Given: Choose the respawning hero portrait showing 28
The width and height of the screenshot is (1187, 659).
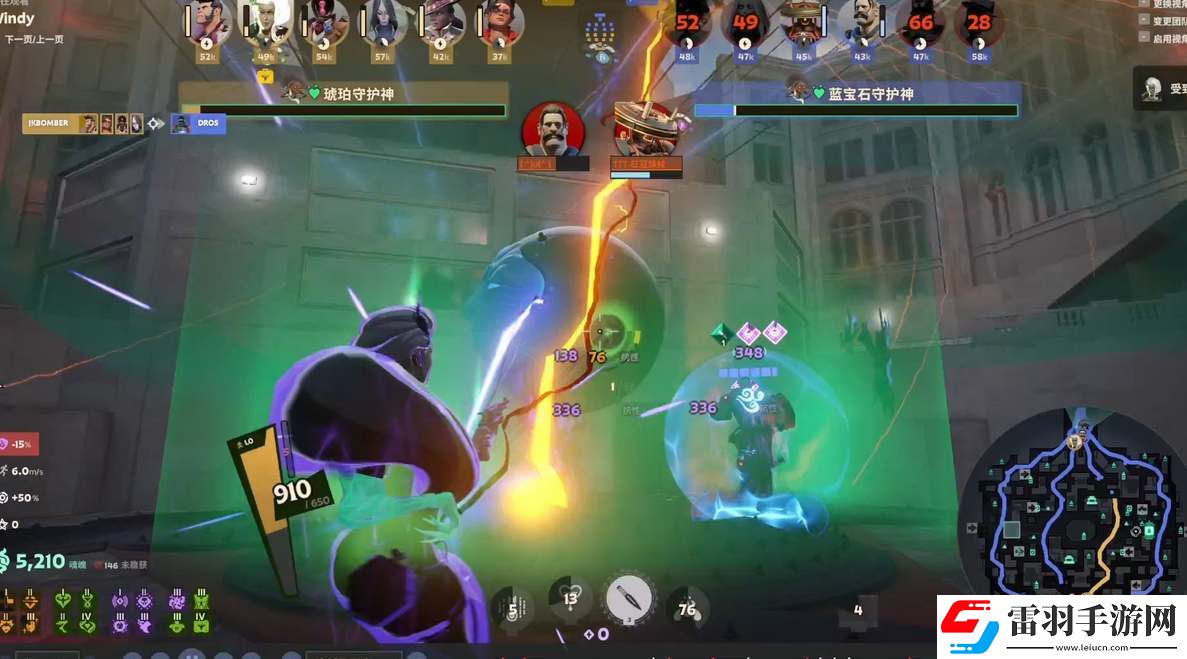Looking at the screenshot, I should click(979, 24).
